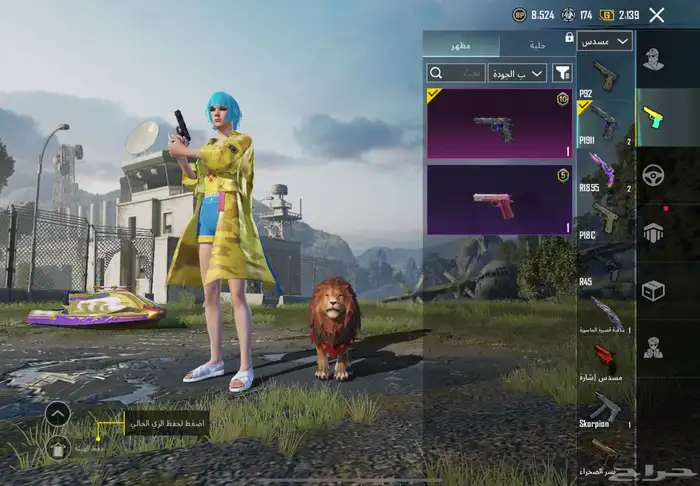Open the quality sort dropdown
Screen dimensions: 700x486
click(517, 73)
